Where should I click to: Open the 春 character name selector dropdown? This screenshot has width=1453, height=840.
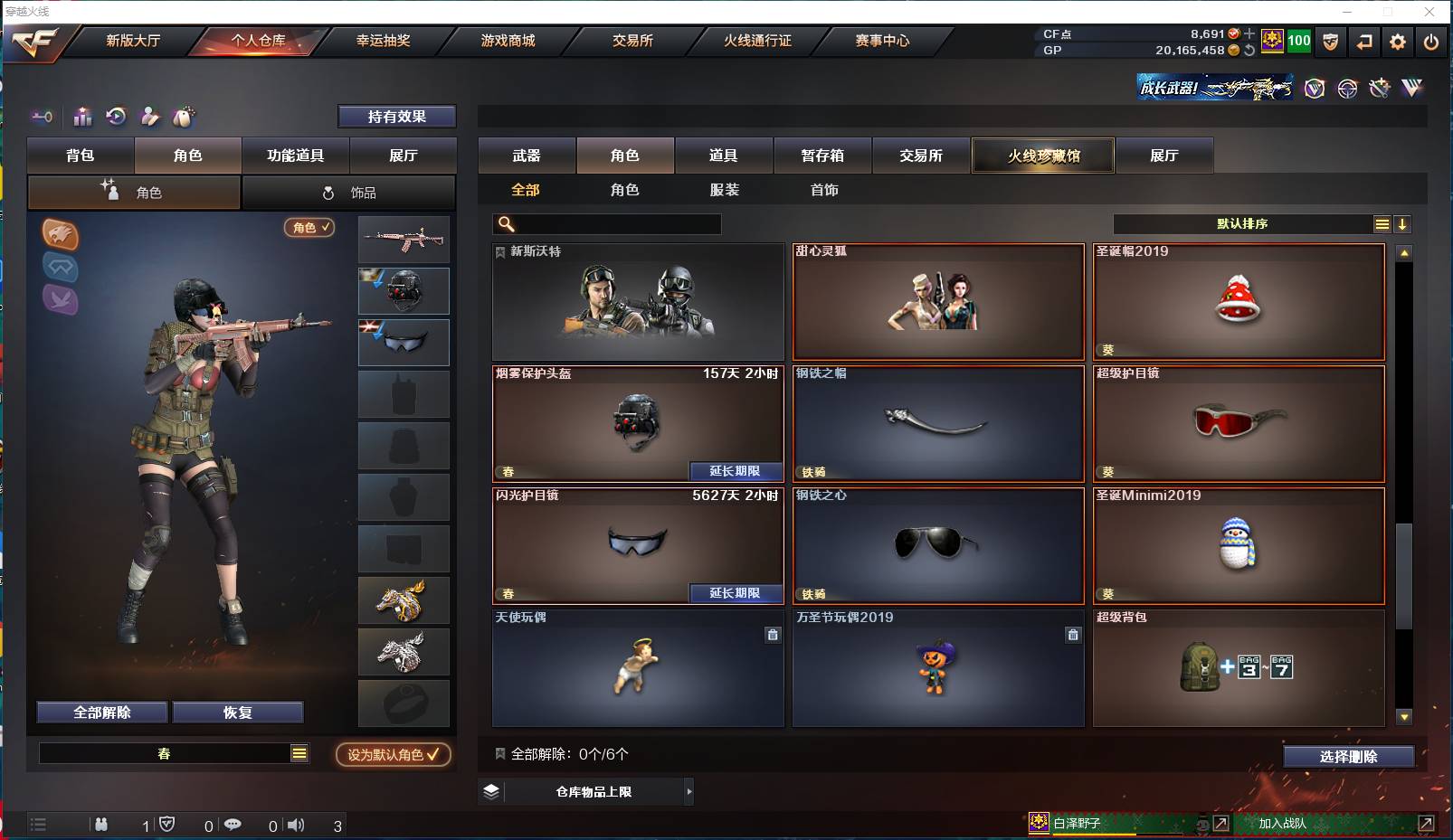pyautogui.click(x=299, y=752)
